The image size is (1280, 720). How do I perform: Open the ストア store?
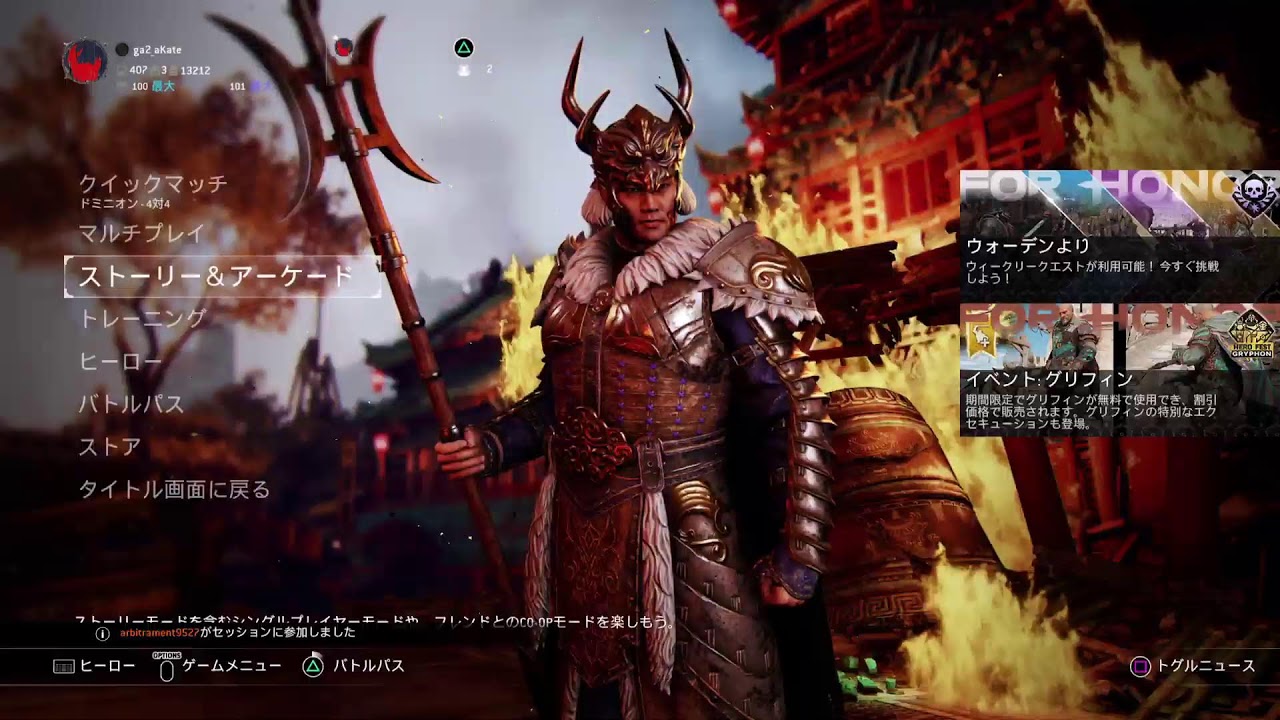(110, 447)
